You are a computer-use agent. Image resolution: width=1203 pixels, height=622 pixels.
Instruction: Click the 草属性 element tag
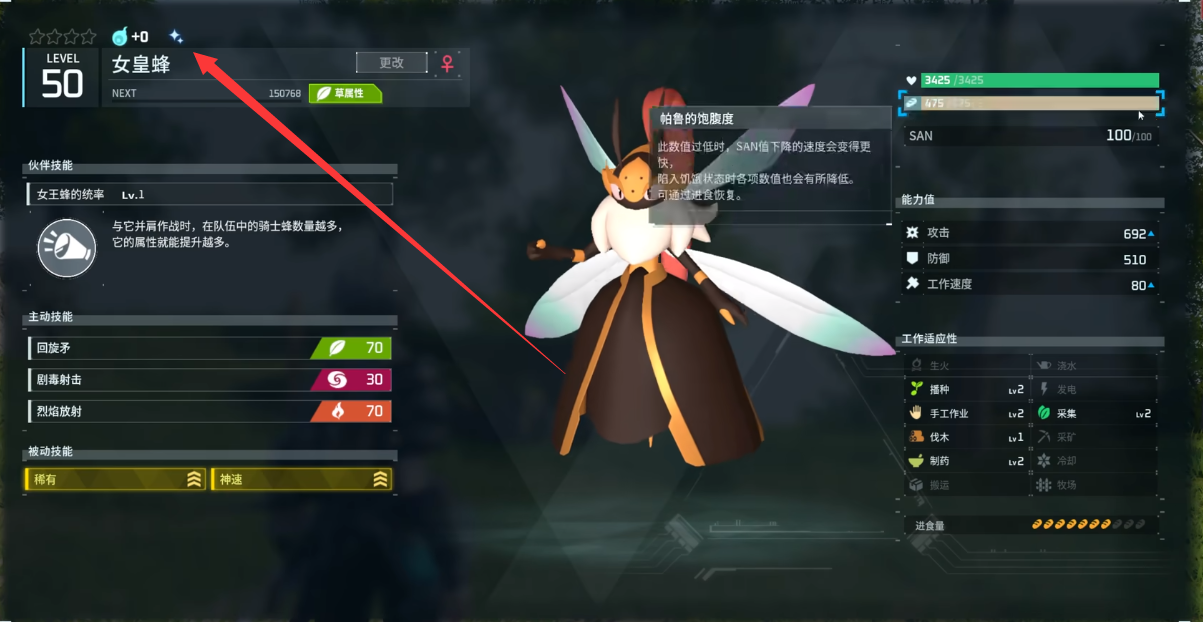pos(345,94)
